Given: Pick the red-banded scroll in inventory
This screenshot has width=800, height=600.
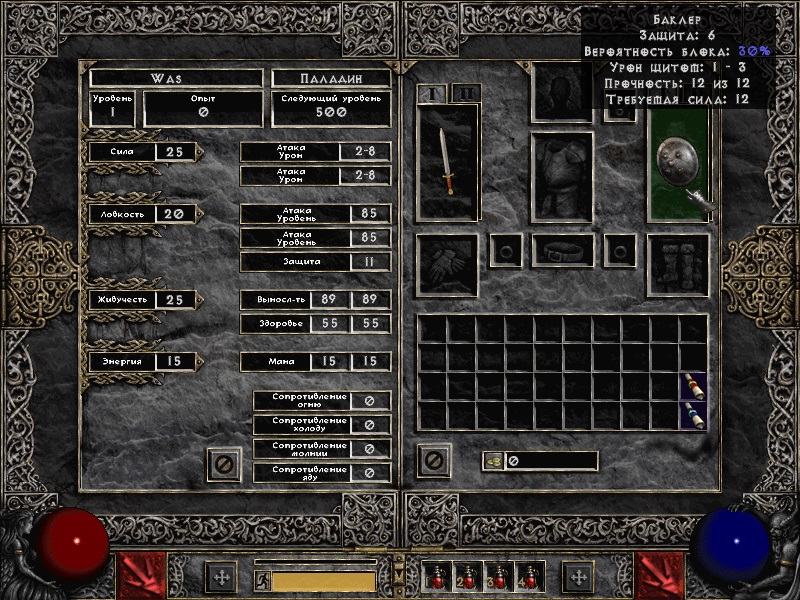Looking at the screenshot, I should point(693,386).
